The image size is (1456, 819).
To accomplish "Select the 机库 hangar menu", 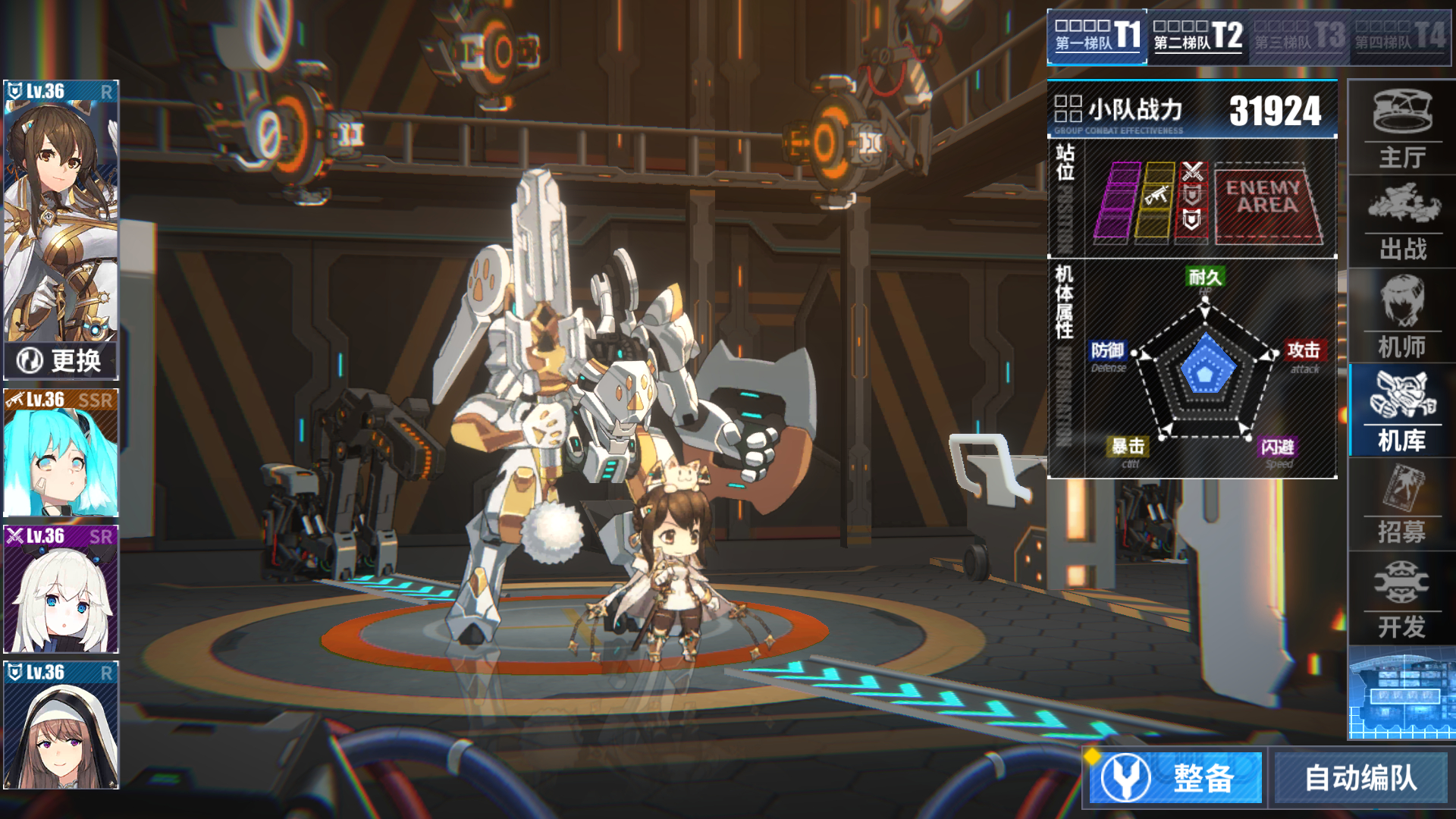I will pyautogui.click(x=1402, y=411).
